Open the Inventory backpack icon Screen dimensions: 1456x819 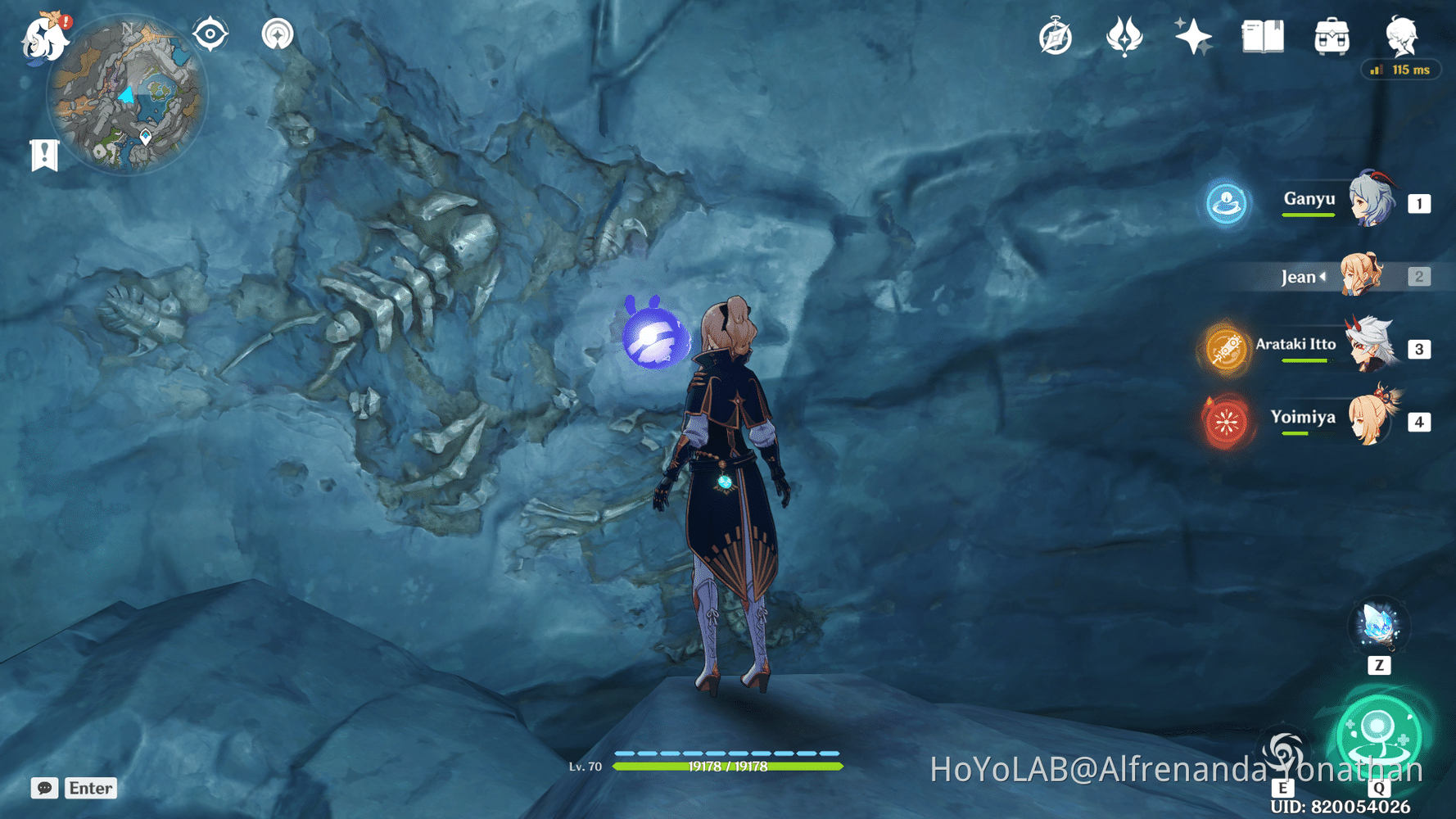1332,37
